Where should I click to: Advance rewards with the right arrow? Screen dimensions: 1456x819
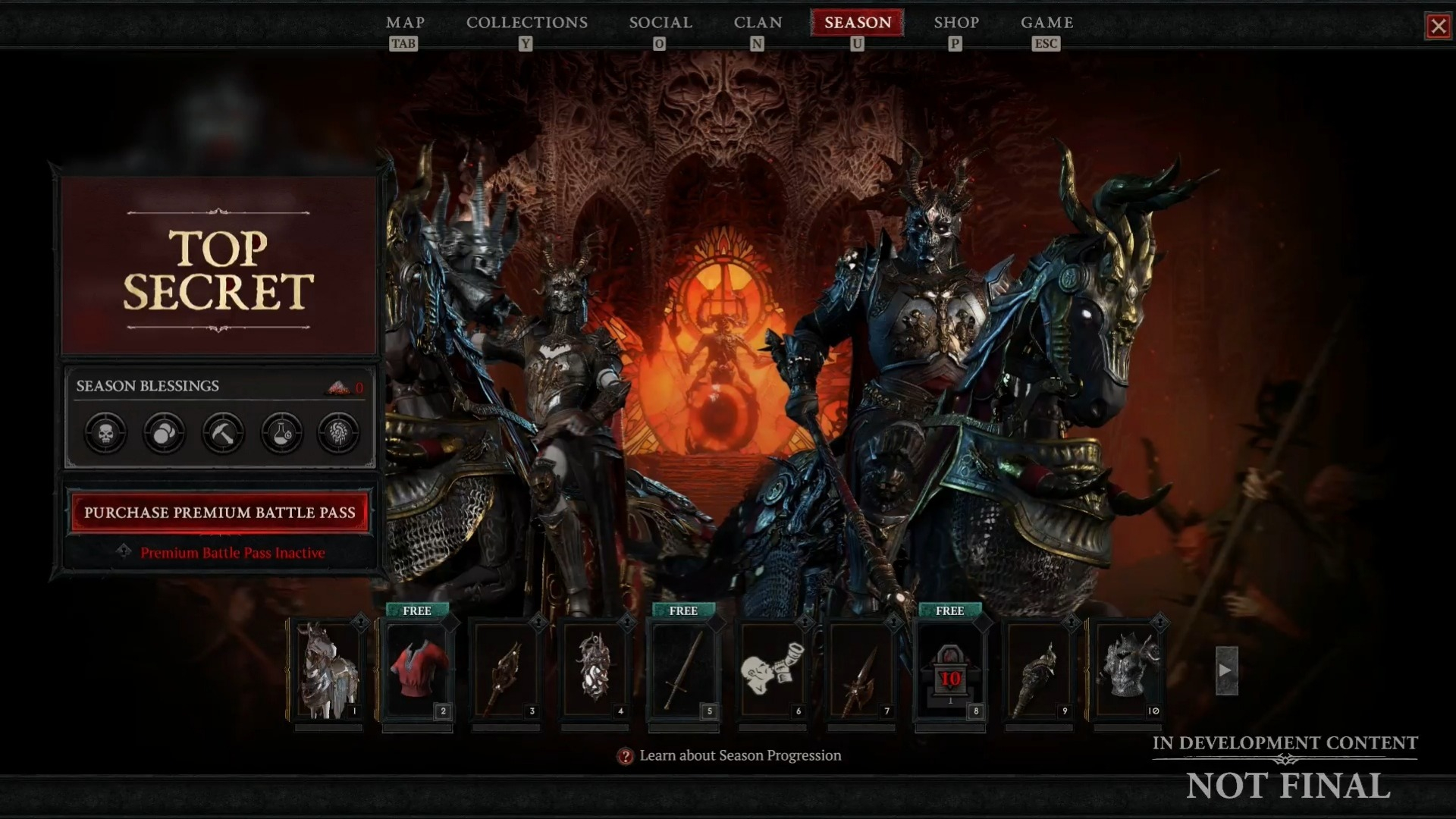click(1226, 670)
